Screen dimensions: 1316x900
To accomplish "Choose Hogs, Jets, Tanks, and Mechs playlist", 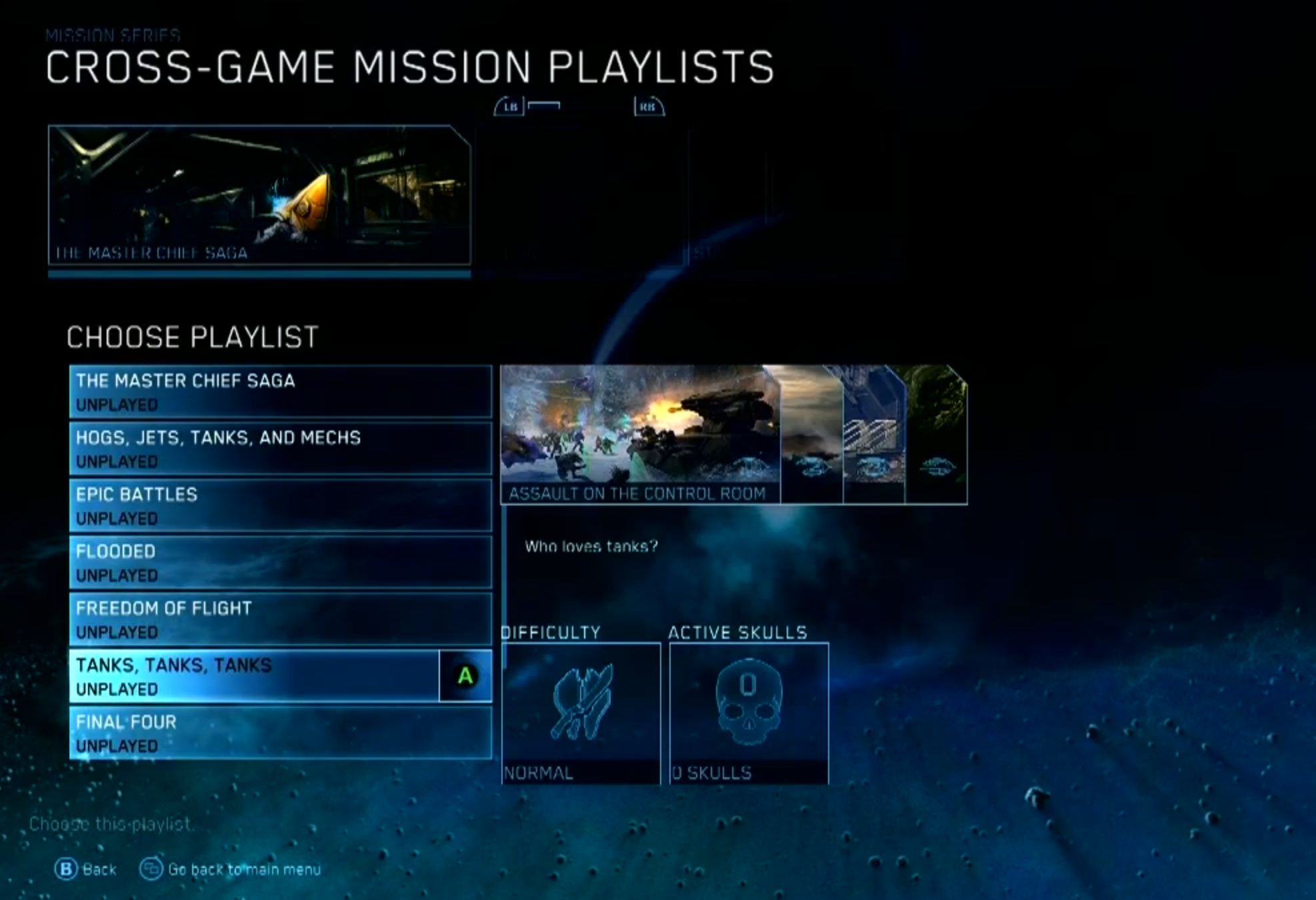I will pyautogui.click(x=280, y=449).
